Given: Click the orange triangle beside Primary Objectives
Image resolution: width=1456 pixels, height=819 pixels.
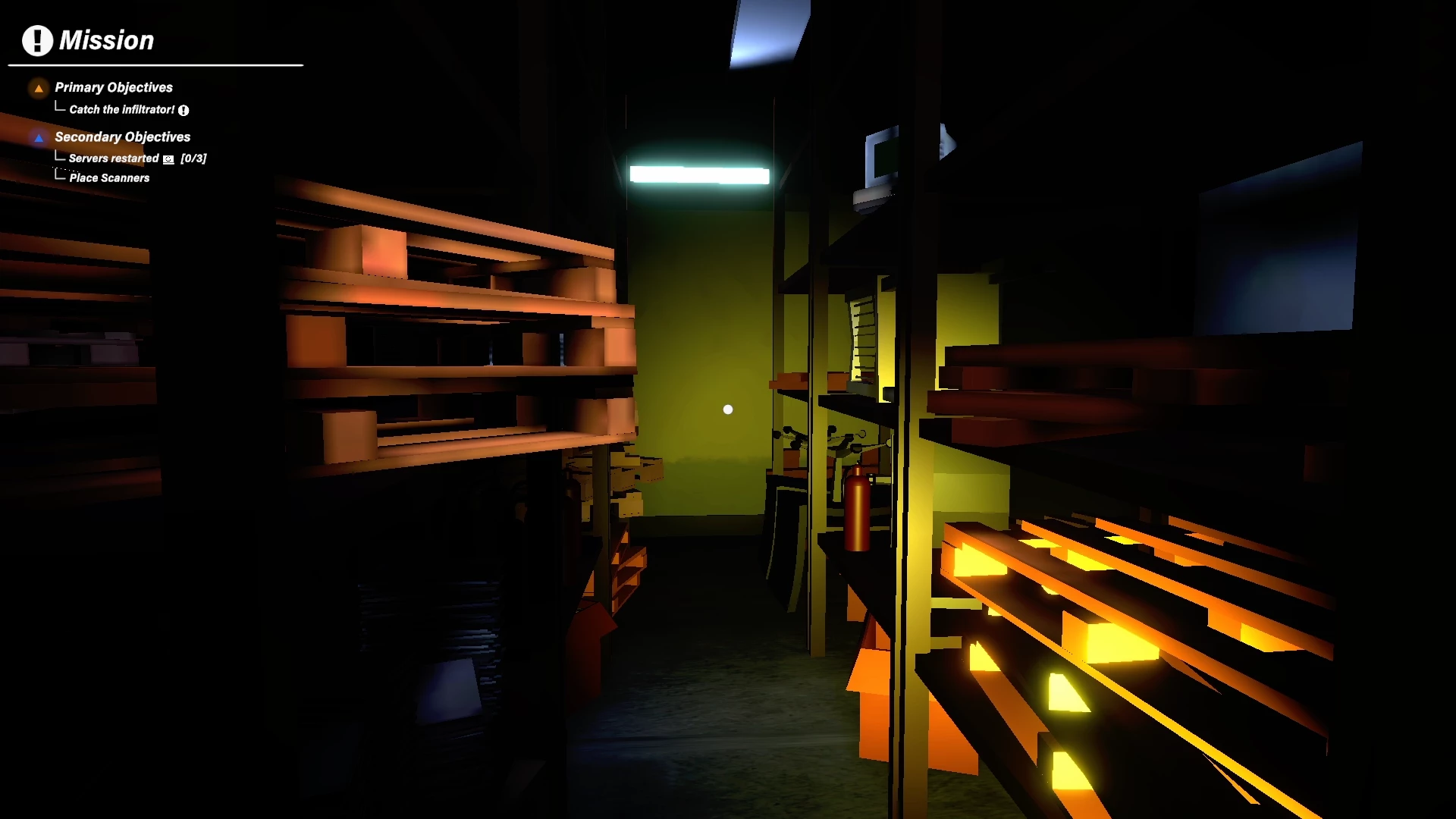Looking at the screenshot, I should click(38, 89).
